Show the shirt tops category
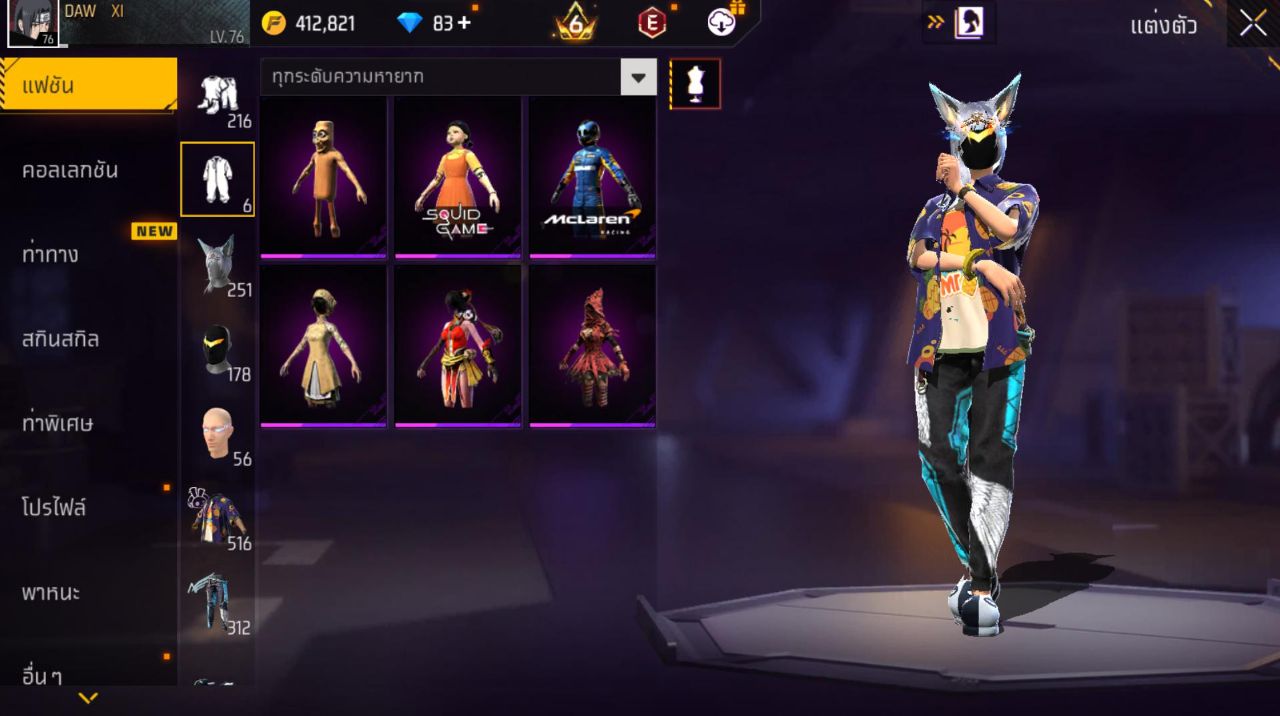 click(x=217, y=518)
